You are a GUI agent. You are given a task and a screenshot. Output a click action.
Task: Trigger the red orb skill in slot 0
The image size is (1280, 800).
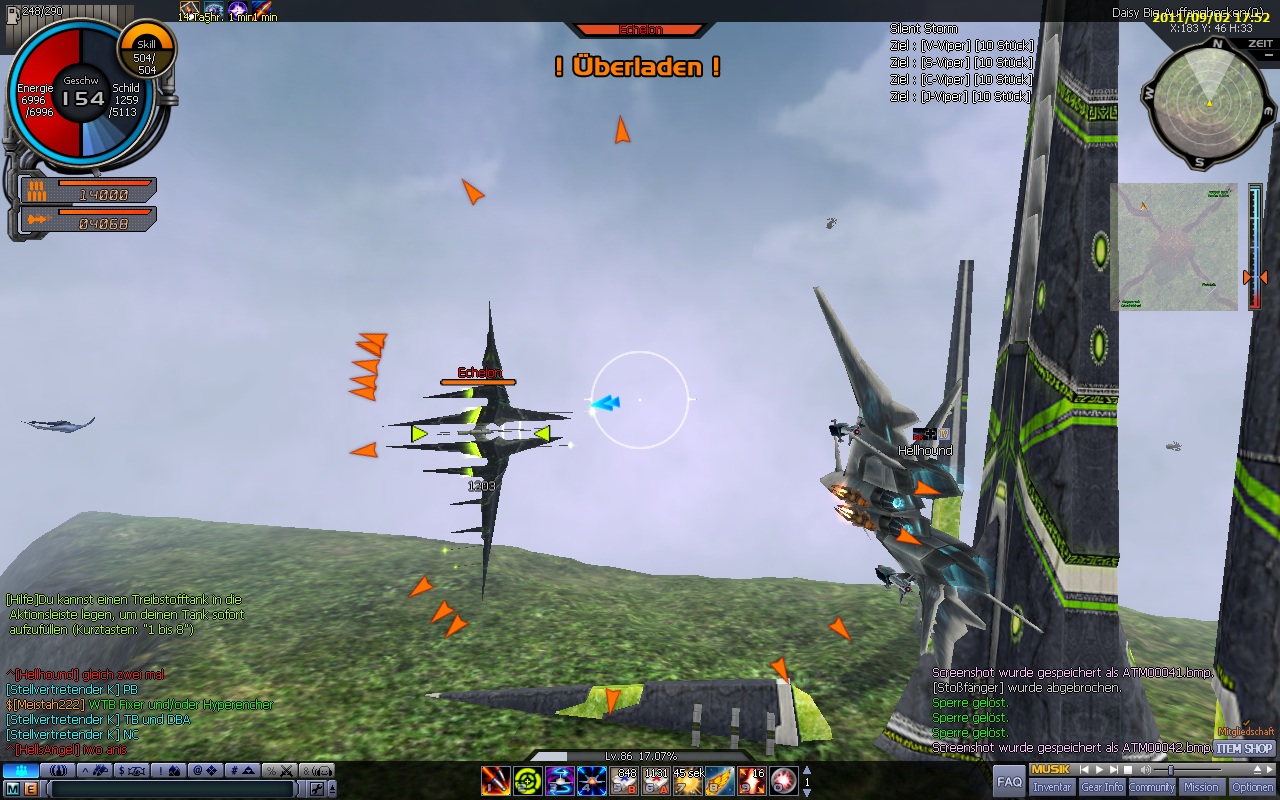(783, 780)
